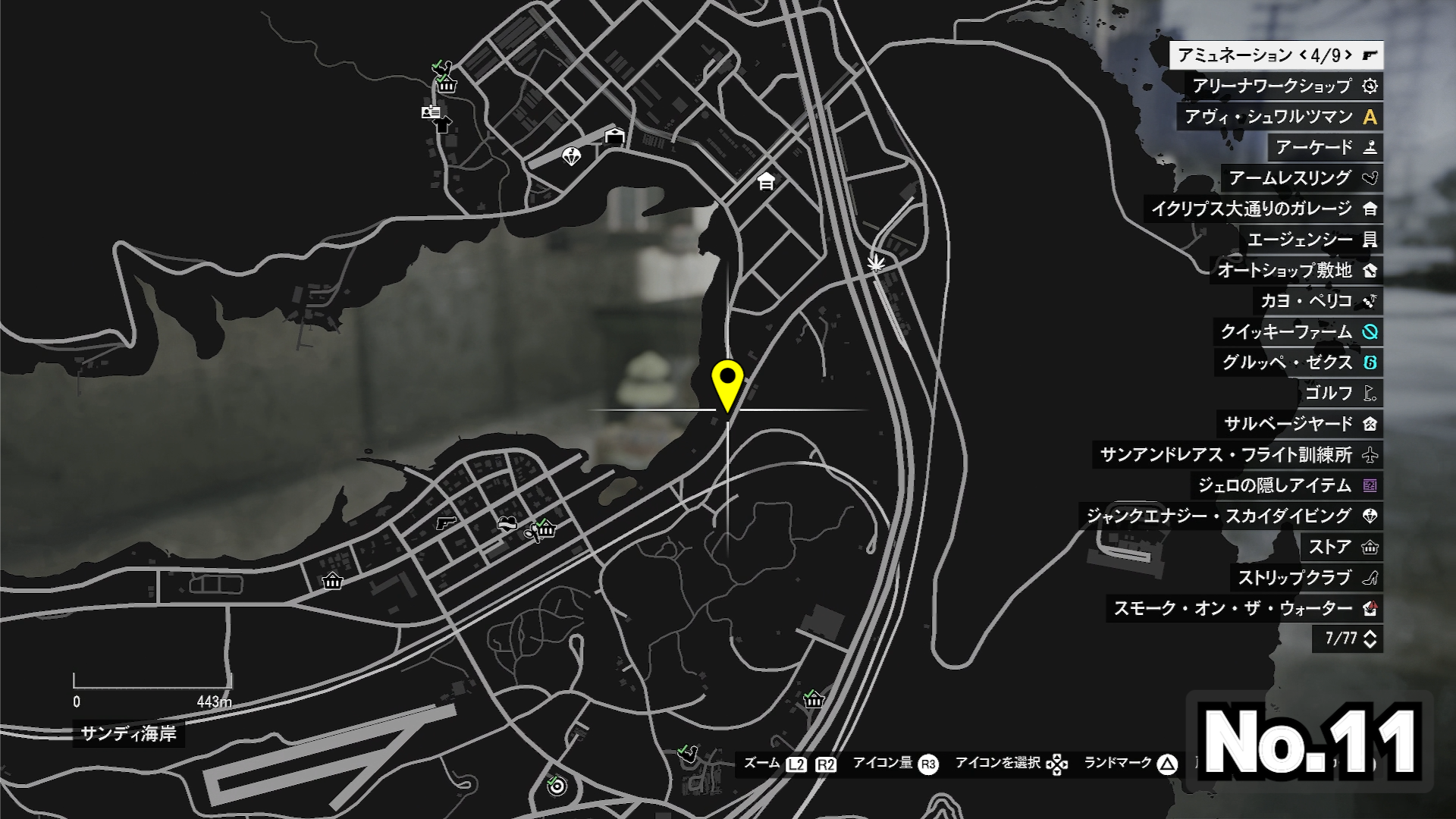This screenshot has width=1456, height=819.
Task: Select スモーク・オン・ザ・ウォーター entry
Action: coord(1244,608)
